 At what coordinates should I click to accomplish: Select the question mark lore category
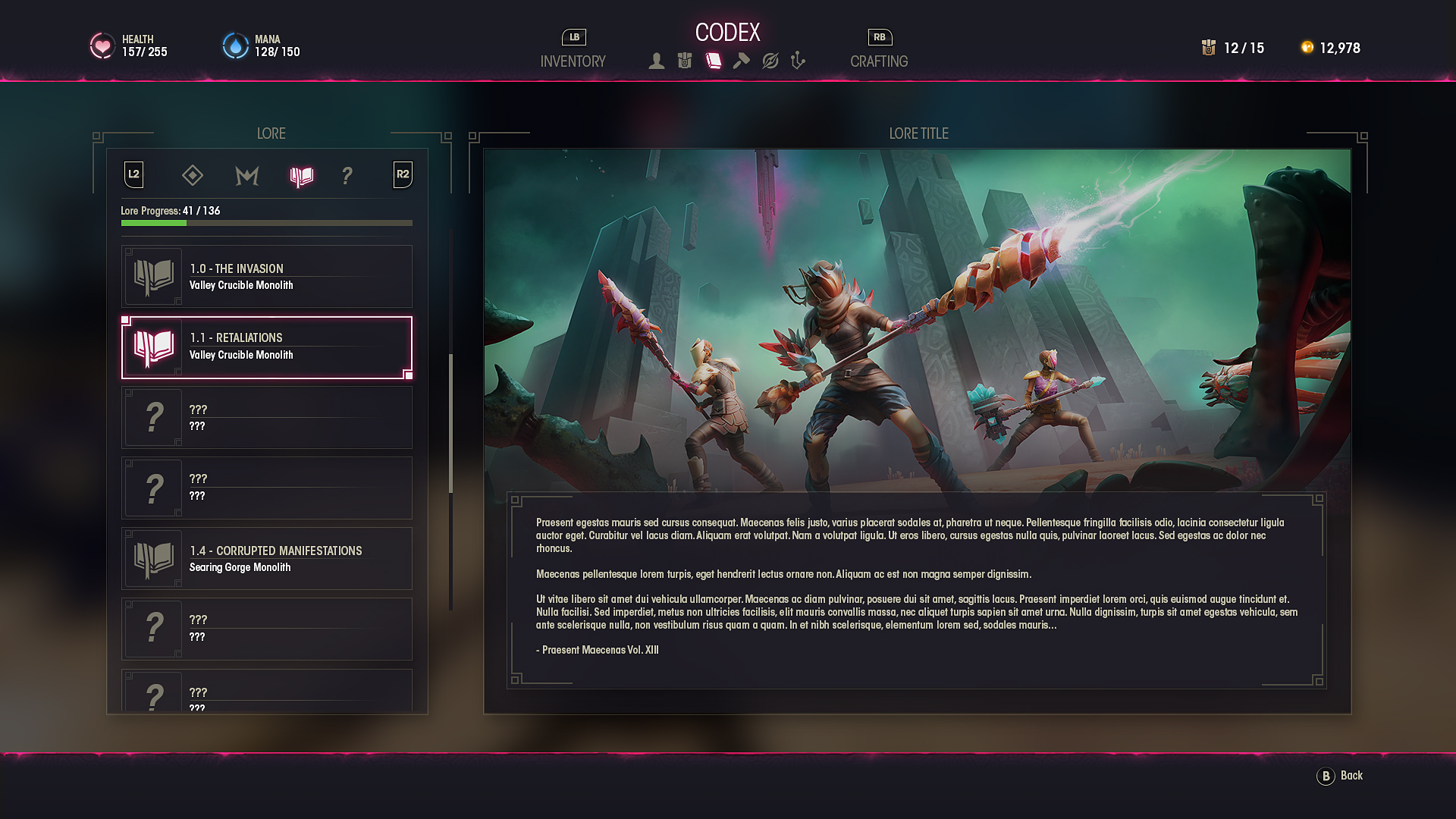[x=347, y=176]
